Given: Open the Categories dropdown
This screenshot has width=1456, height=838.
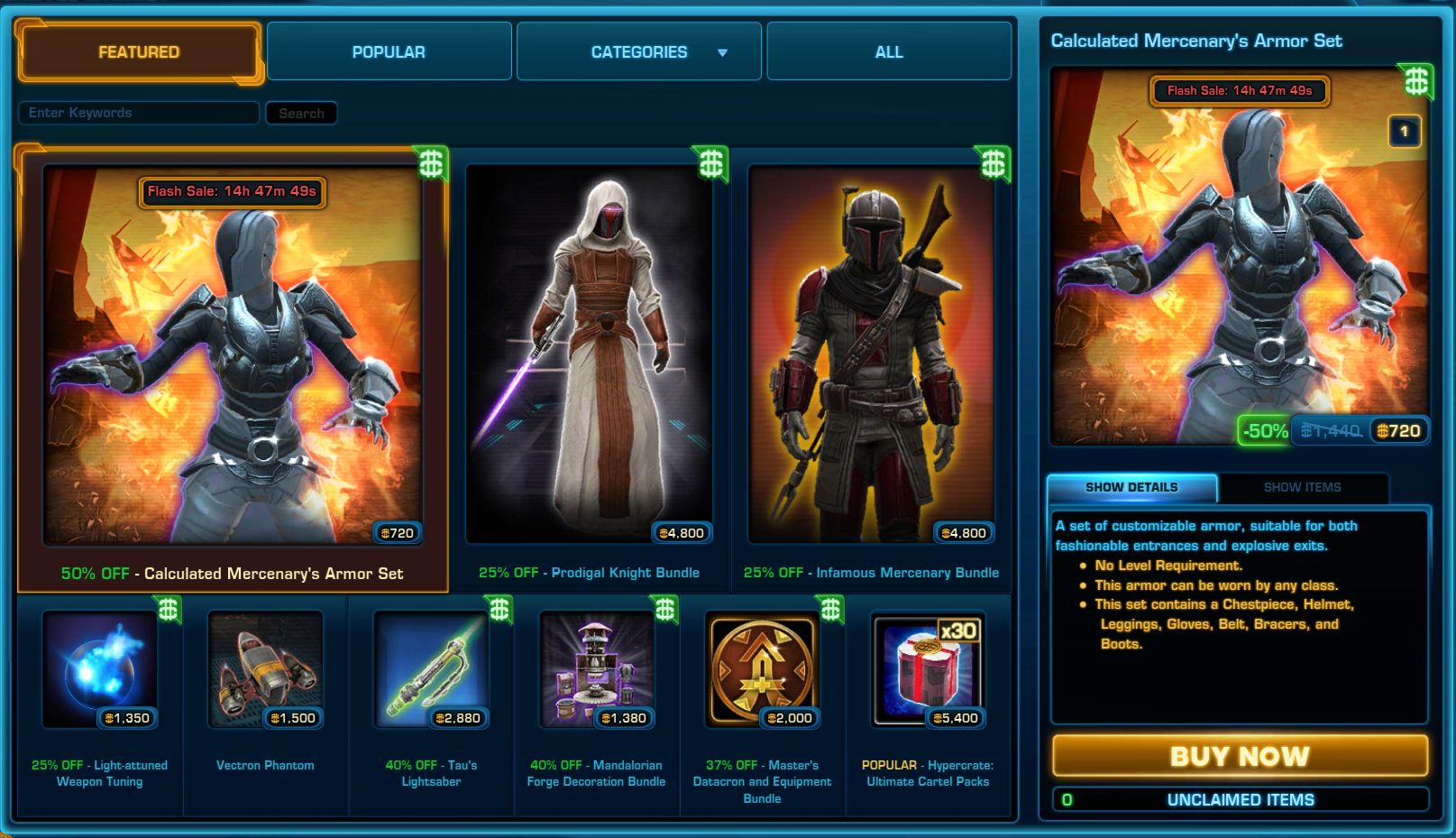Looking at the screenshot, I should [x=637, y=51].
